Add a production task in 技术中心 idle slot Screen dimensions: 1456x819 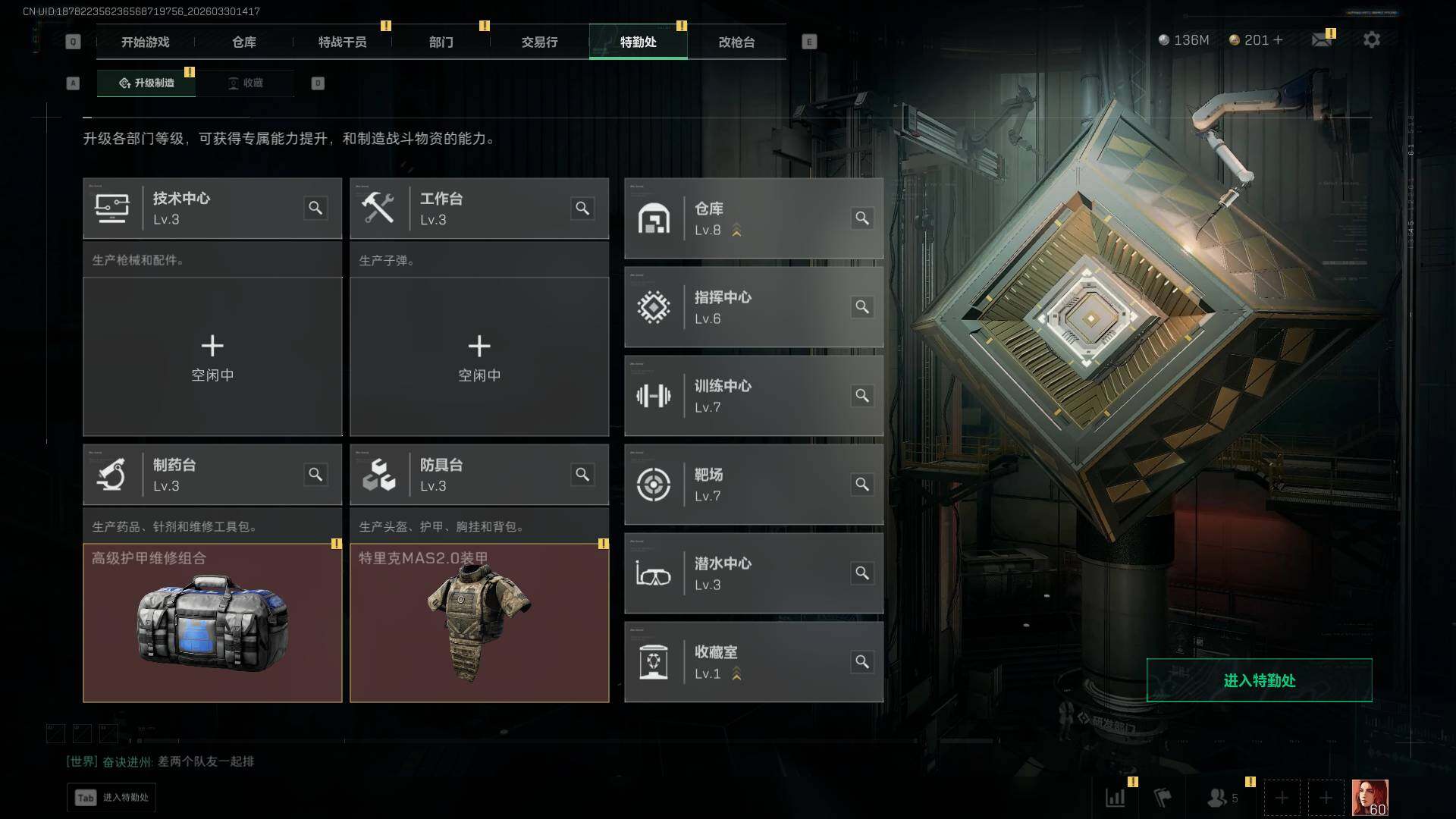click(212, 356)
